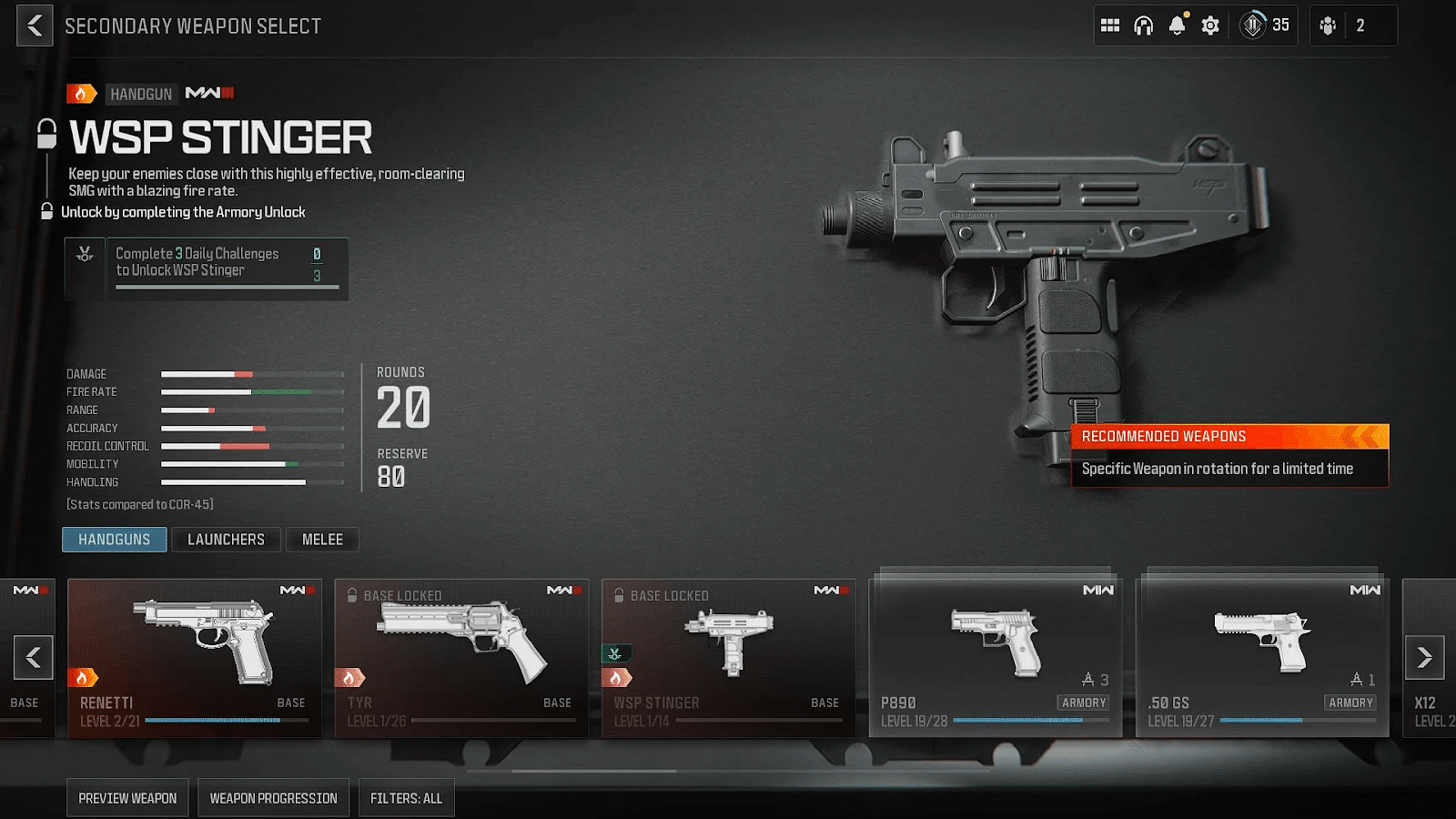This screenshot has height=819, width=1456.
Task: Open the FILTERS: ALL dropdown
Action: [406, 797]
